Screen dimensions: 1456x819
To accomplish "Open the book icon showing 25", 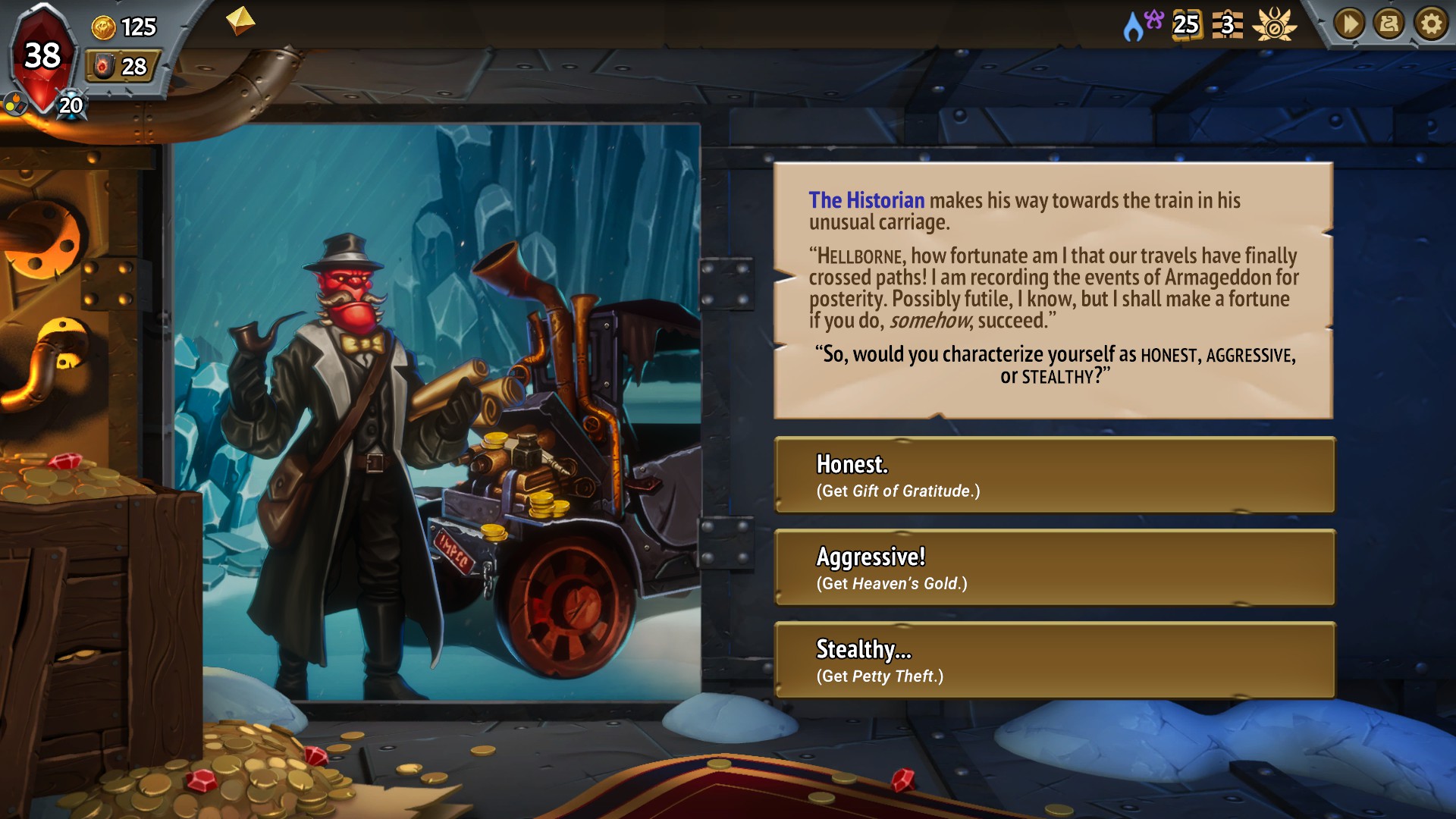I will (x=1186, y=25).
